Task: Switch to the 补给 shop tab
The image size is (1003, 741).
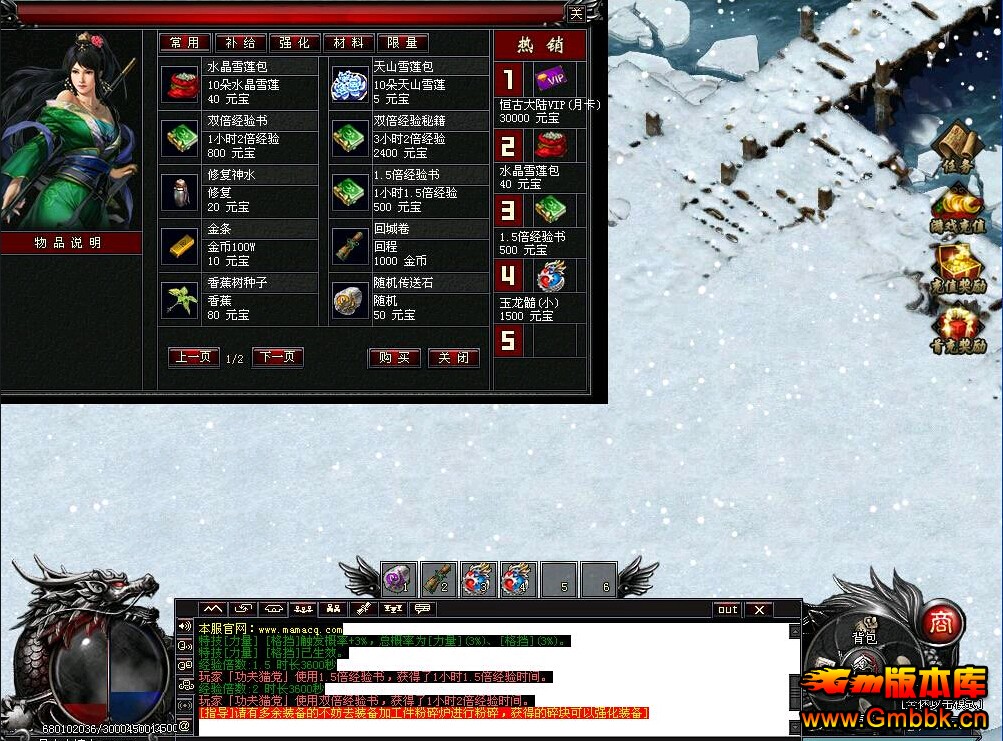Action: [240, 43]
